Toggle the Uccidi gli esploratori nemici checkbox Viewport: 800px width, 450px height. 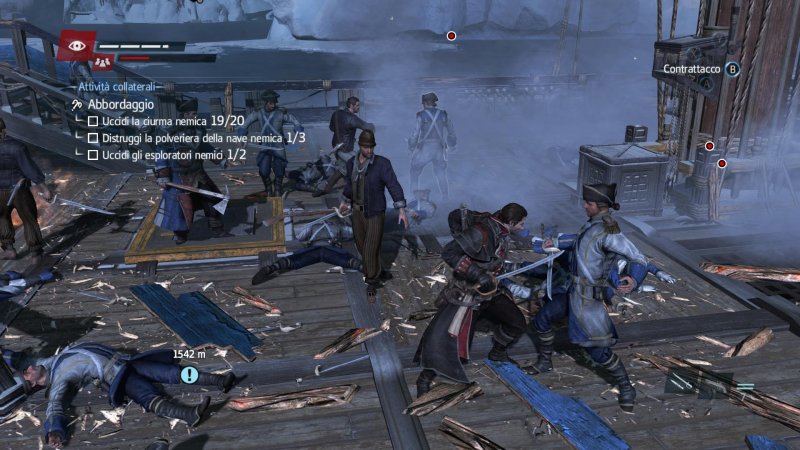click(x=93, y=155)
